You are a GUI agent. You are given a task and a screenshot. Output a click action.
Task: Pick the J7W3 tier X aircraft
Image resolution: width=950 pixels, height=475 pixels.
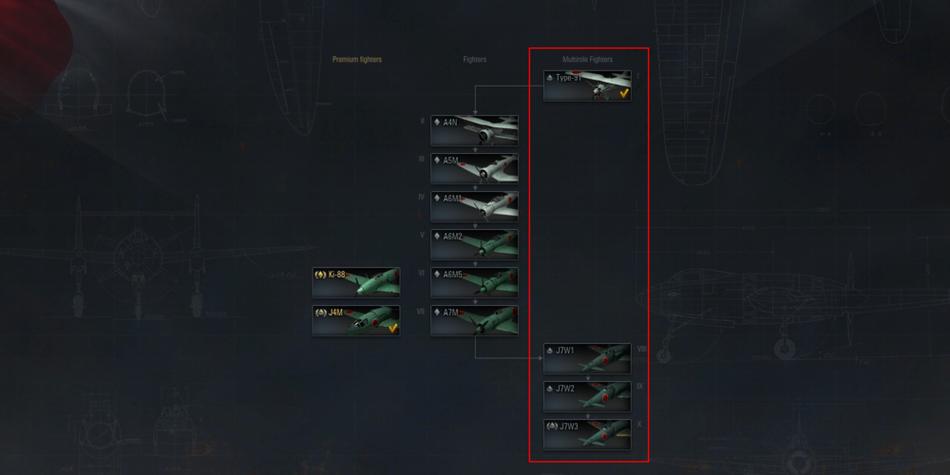point(587,434)
